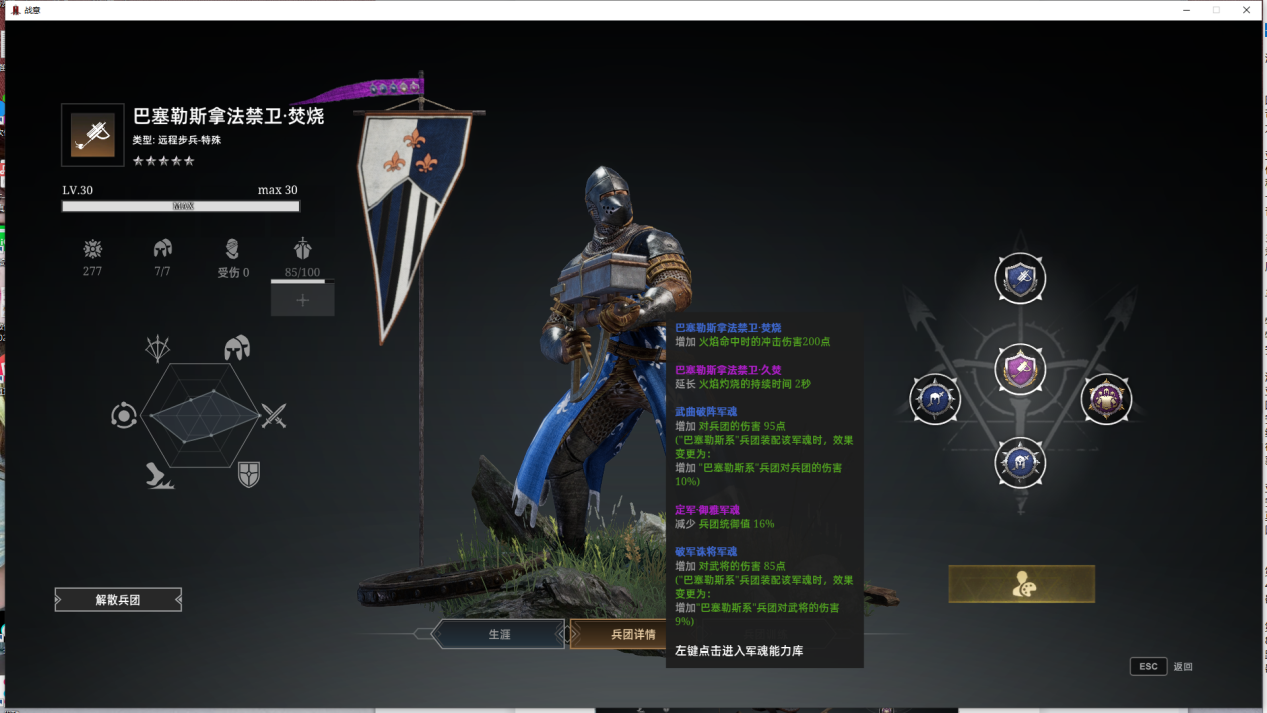
Task: Click the 解散兵团 disband unit button
Action: (118, 600)
